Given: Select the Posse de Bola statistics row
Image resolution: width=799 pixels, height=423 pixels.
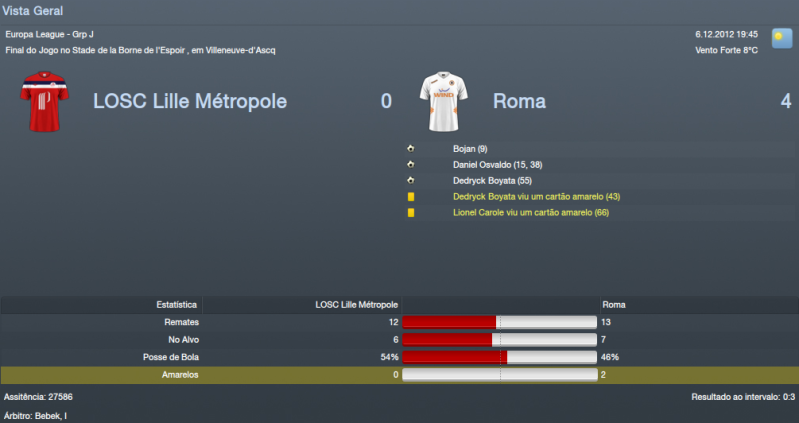Looking at the screenshot, I should (x=399, y=357).
